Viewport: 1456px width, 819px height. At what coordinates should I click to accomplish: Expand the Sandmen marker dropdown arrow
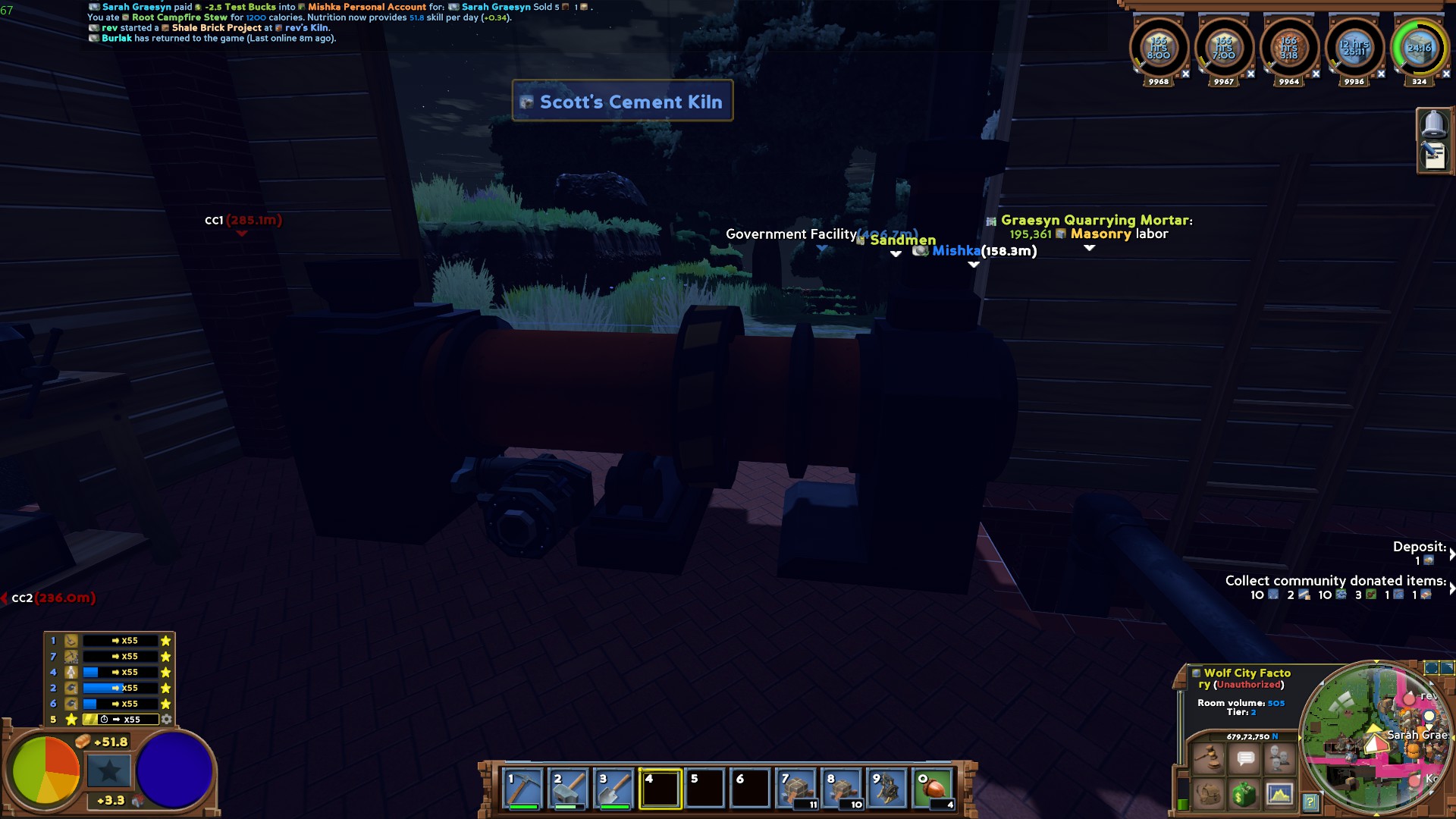(x=896, y=255)
